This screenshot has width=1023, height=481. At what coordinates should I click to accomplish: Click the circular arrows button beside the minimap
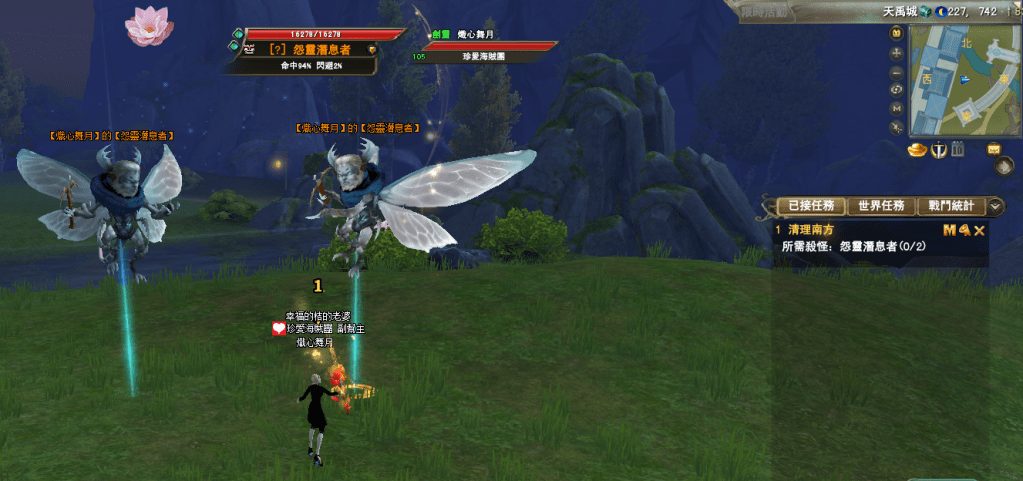pos(897,89)
